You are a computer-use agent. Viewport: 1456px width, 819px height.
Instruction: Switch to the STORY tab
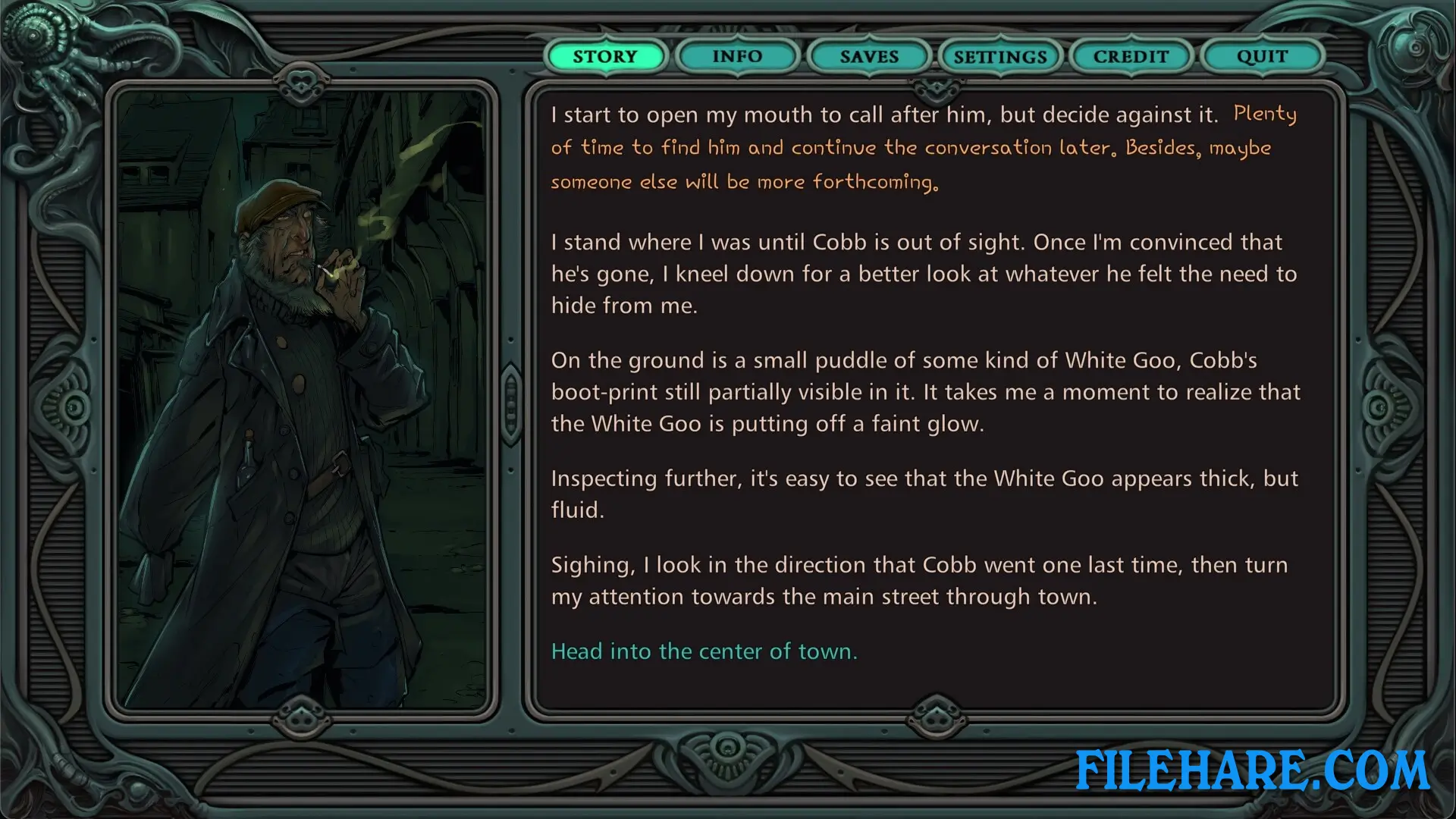coord(605,56)
